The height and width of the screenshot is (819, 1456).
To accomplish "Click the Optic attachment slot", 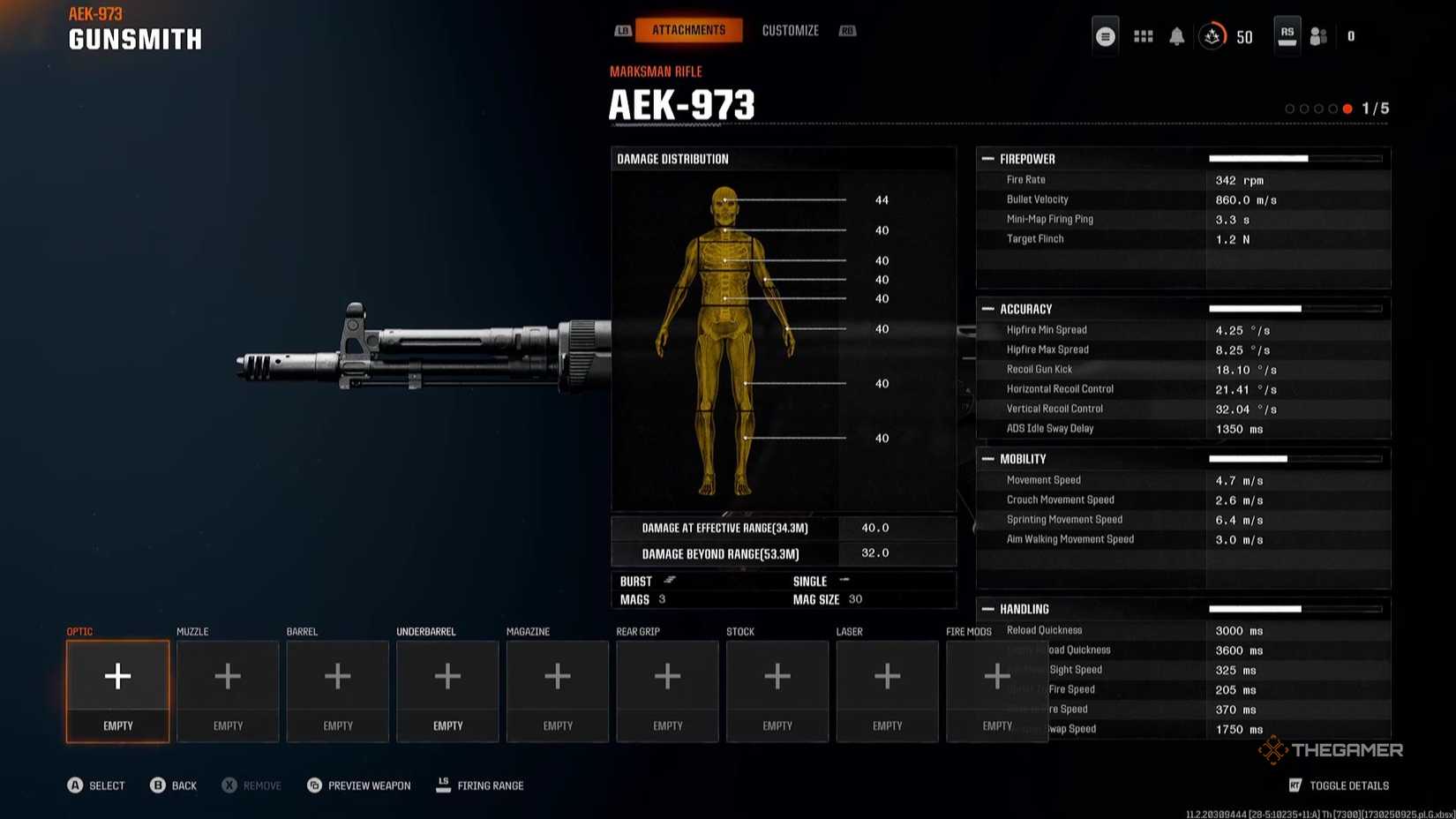I will 116,691.
